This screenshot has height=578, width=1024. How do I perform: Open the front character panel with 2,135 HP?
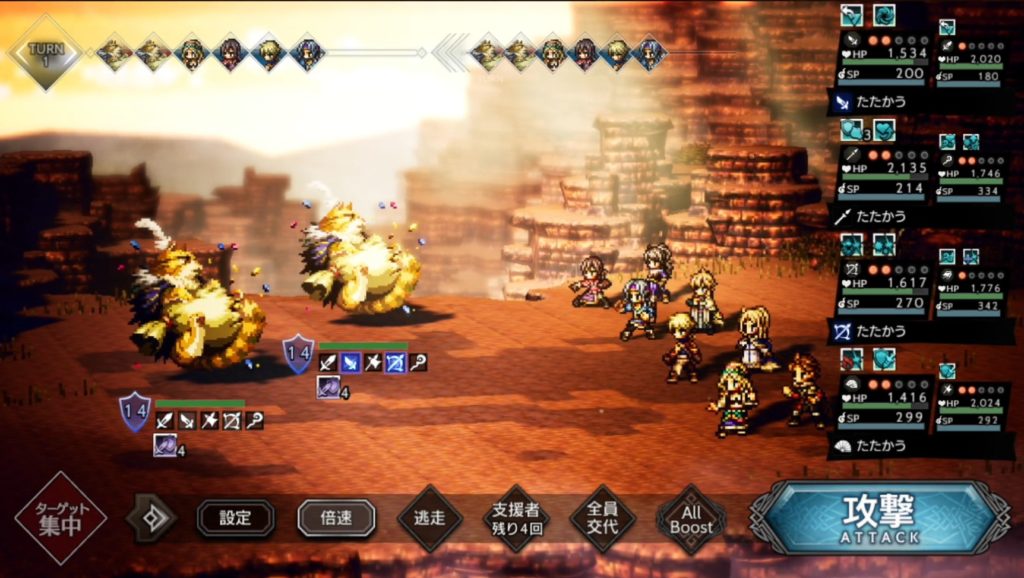click(x=882, y=172)
